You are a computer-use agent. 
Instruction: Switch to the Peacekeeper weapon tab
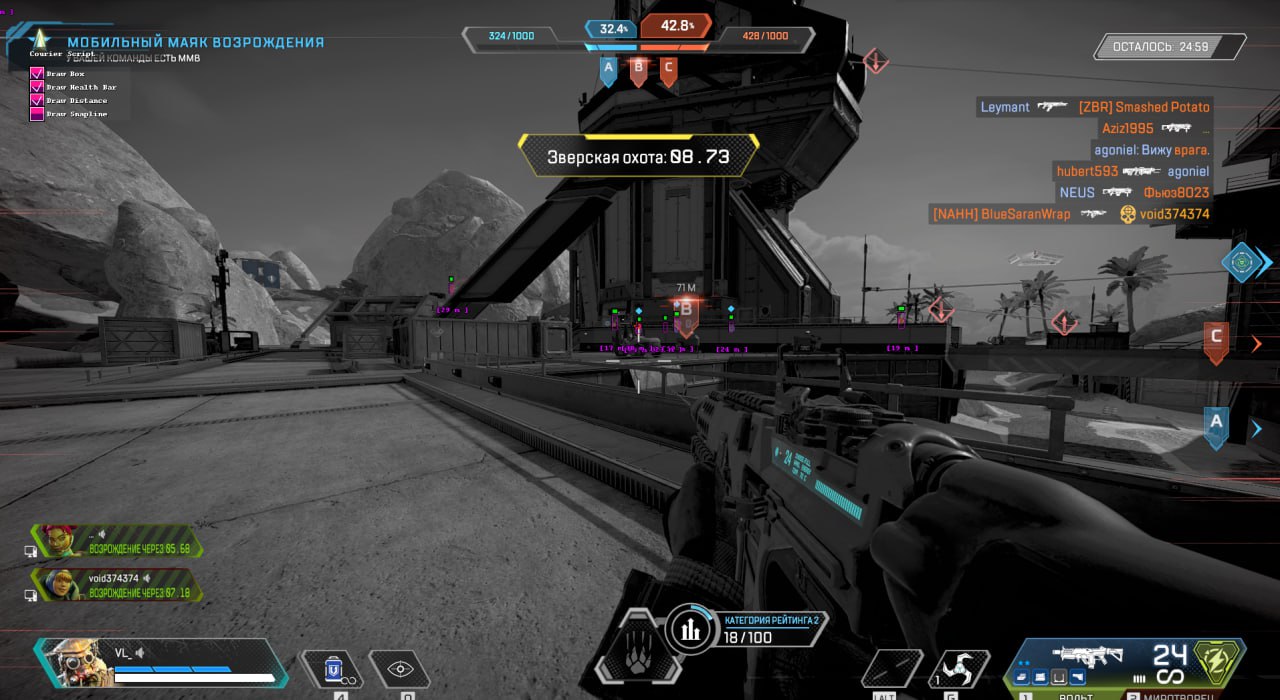(x=1170, y=694)
